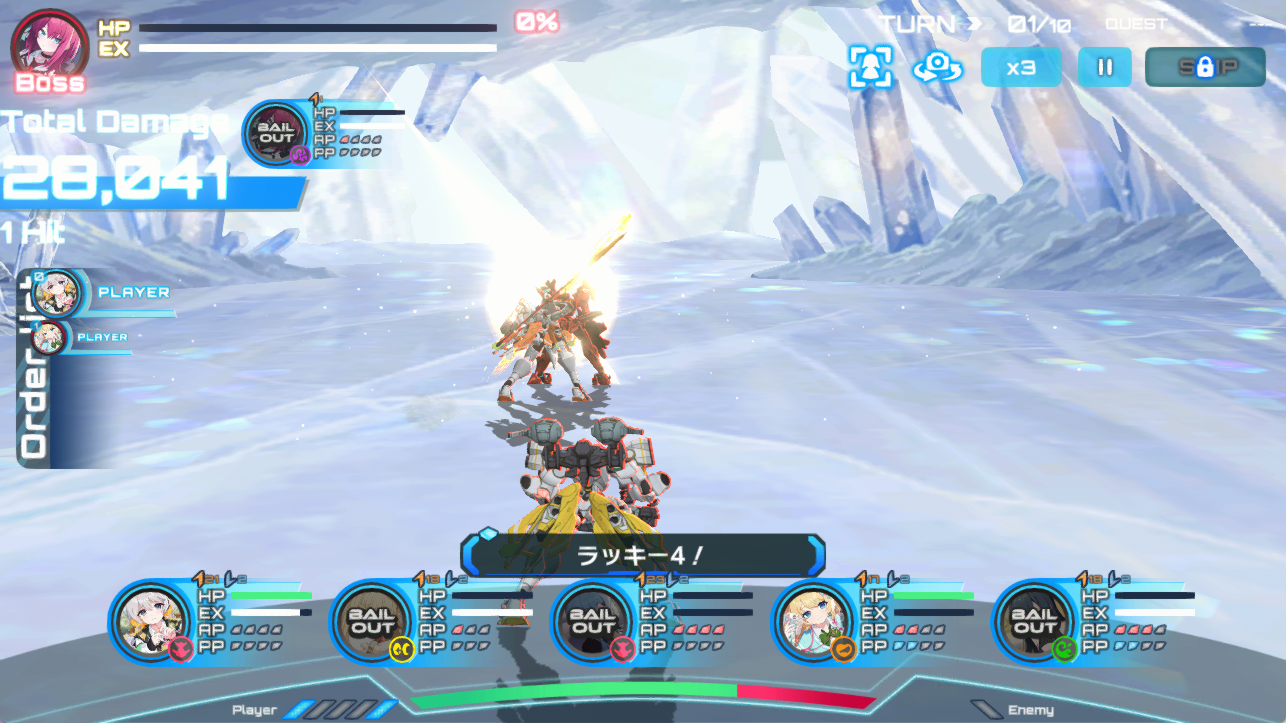Pause the battle
This screenshot has height=723, width=1286.
pos(1105,68)
